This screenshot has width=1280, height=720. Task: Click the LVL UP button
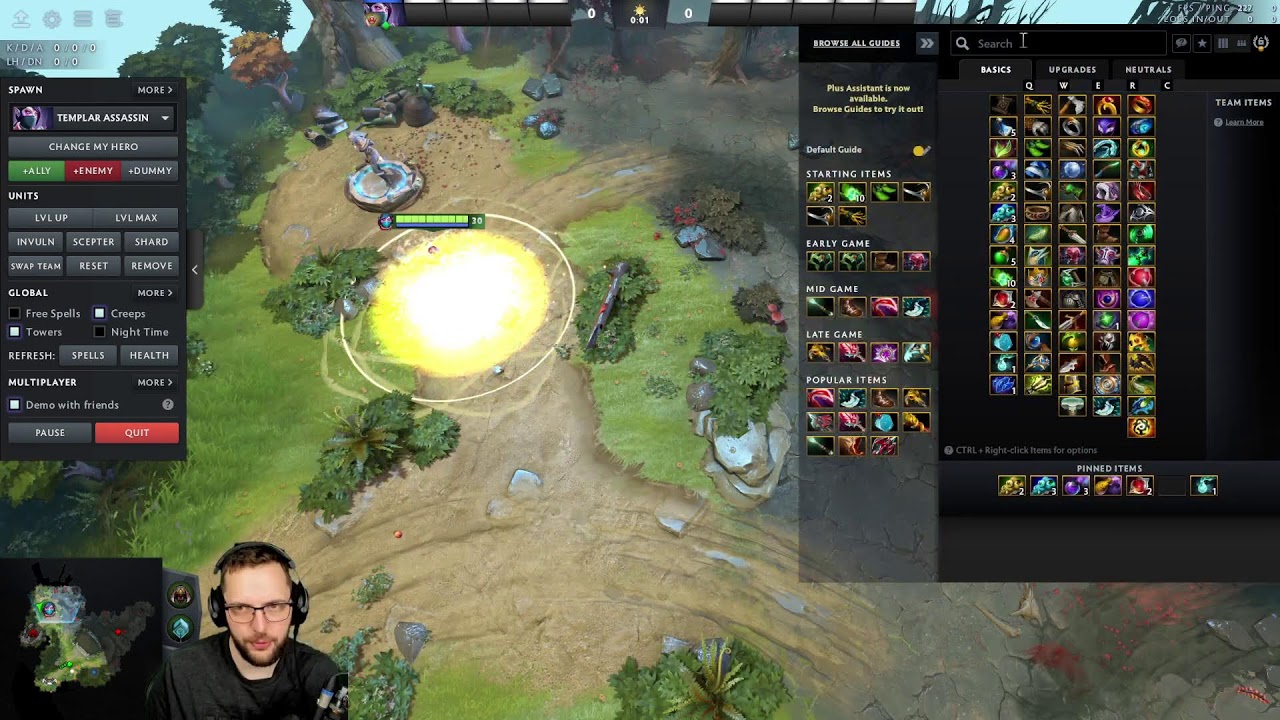tap(51, 218)
